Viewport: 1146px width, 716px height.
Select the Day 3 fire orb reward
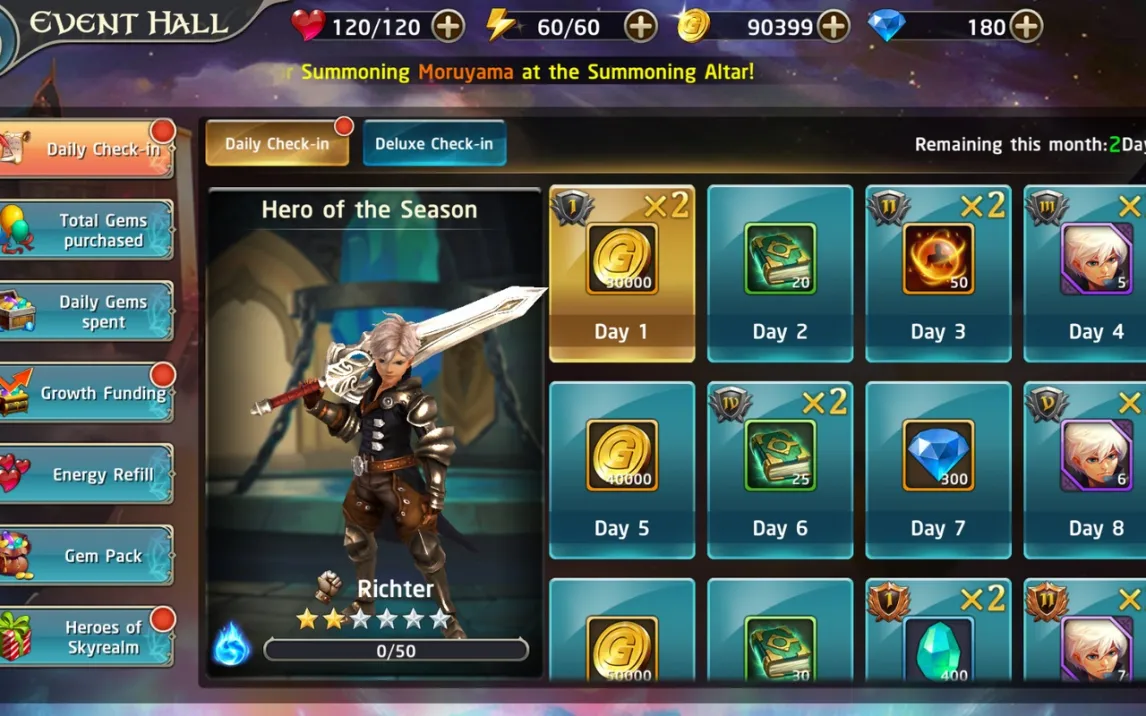coord(938,273)
